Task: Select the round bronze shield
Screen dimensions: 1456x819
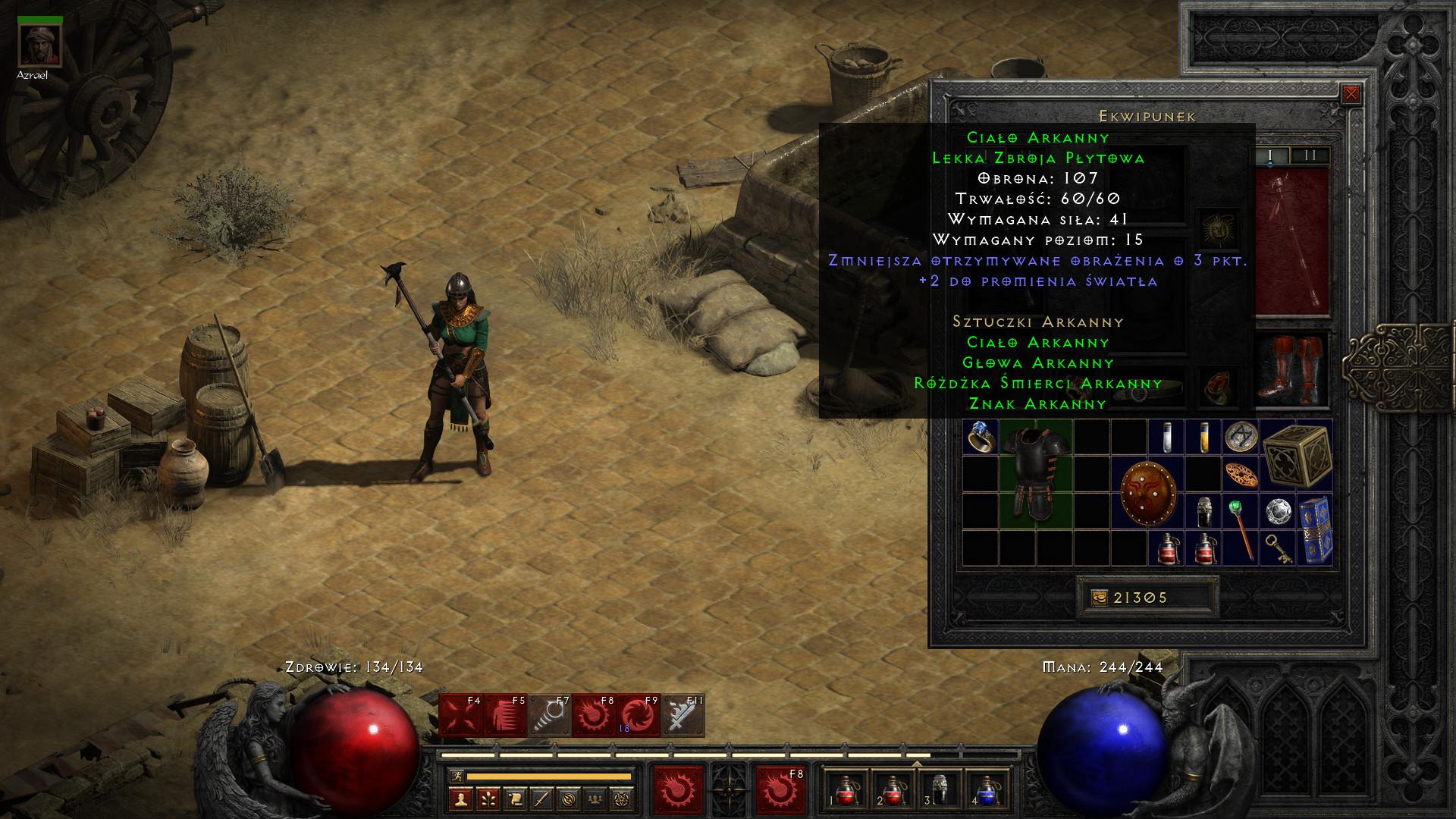Action: pos(1147,493)
